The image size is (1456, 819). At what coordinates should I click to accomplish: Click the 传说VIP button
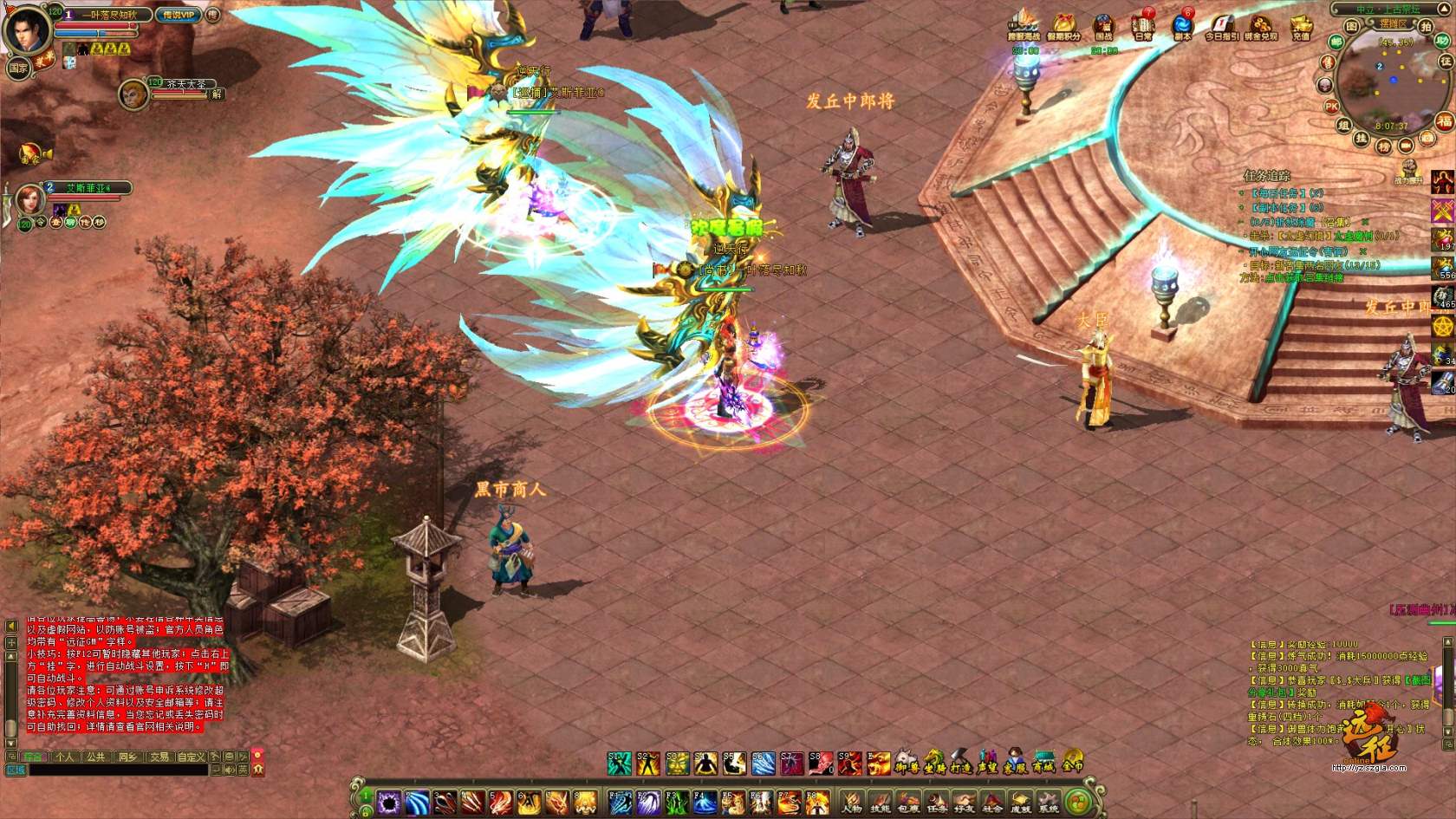coord(179,15)
